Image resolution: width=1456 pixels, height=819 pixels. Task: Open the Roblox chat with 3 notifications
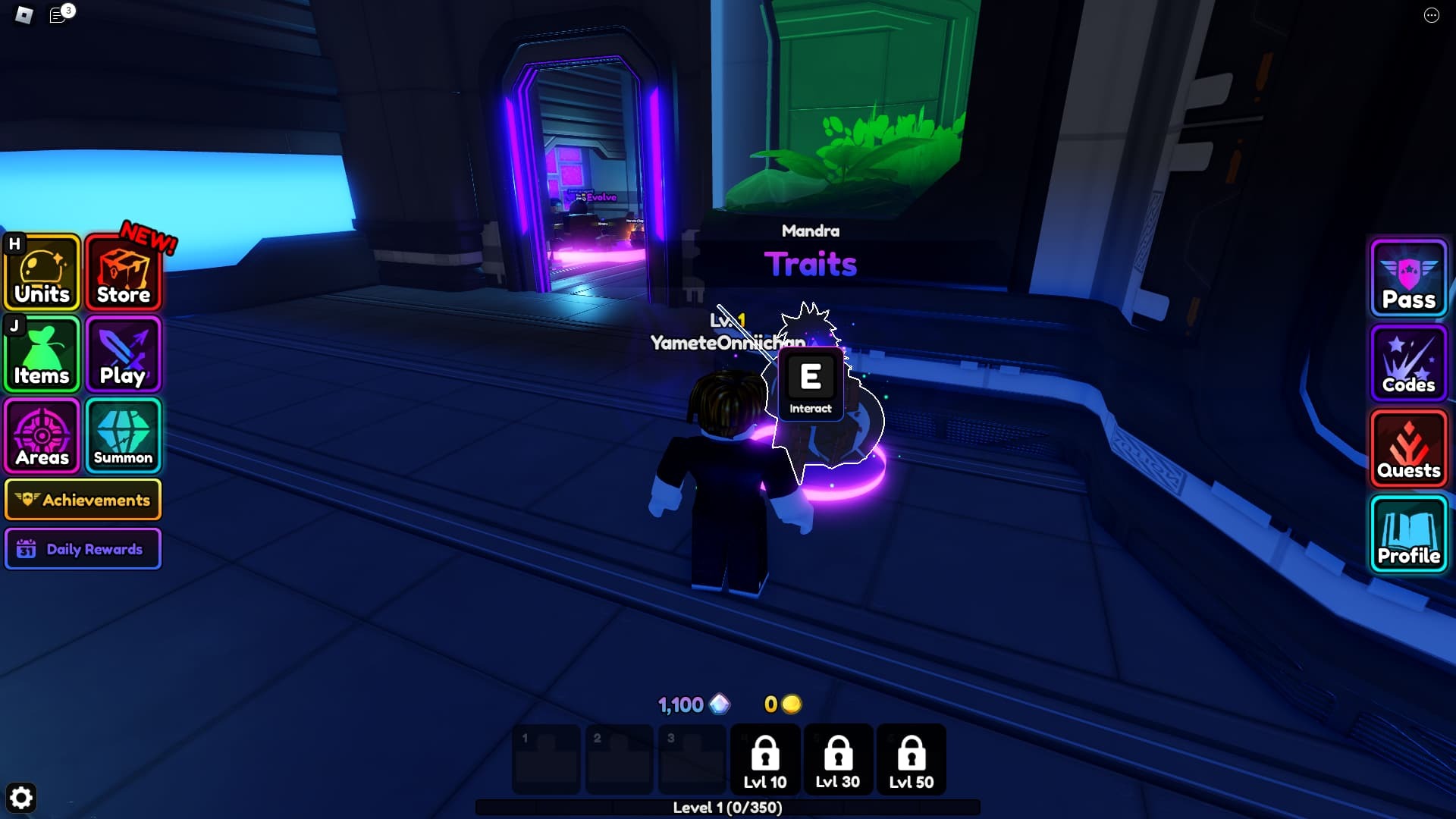(59, 15)
